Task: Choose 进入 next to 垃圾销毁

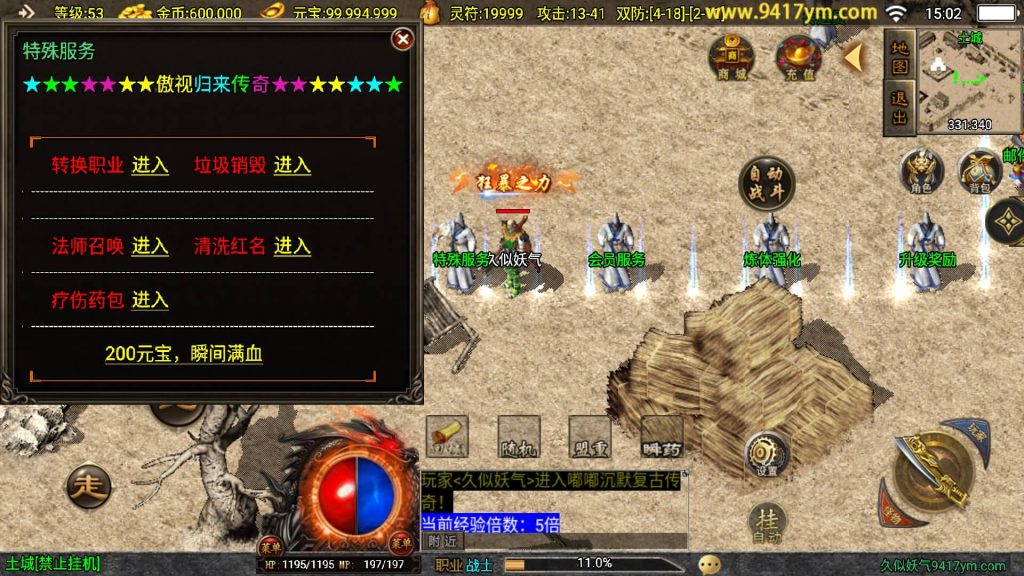Action: pos(292,165)
